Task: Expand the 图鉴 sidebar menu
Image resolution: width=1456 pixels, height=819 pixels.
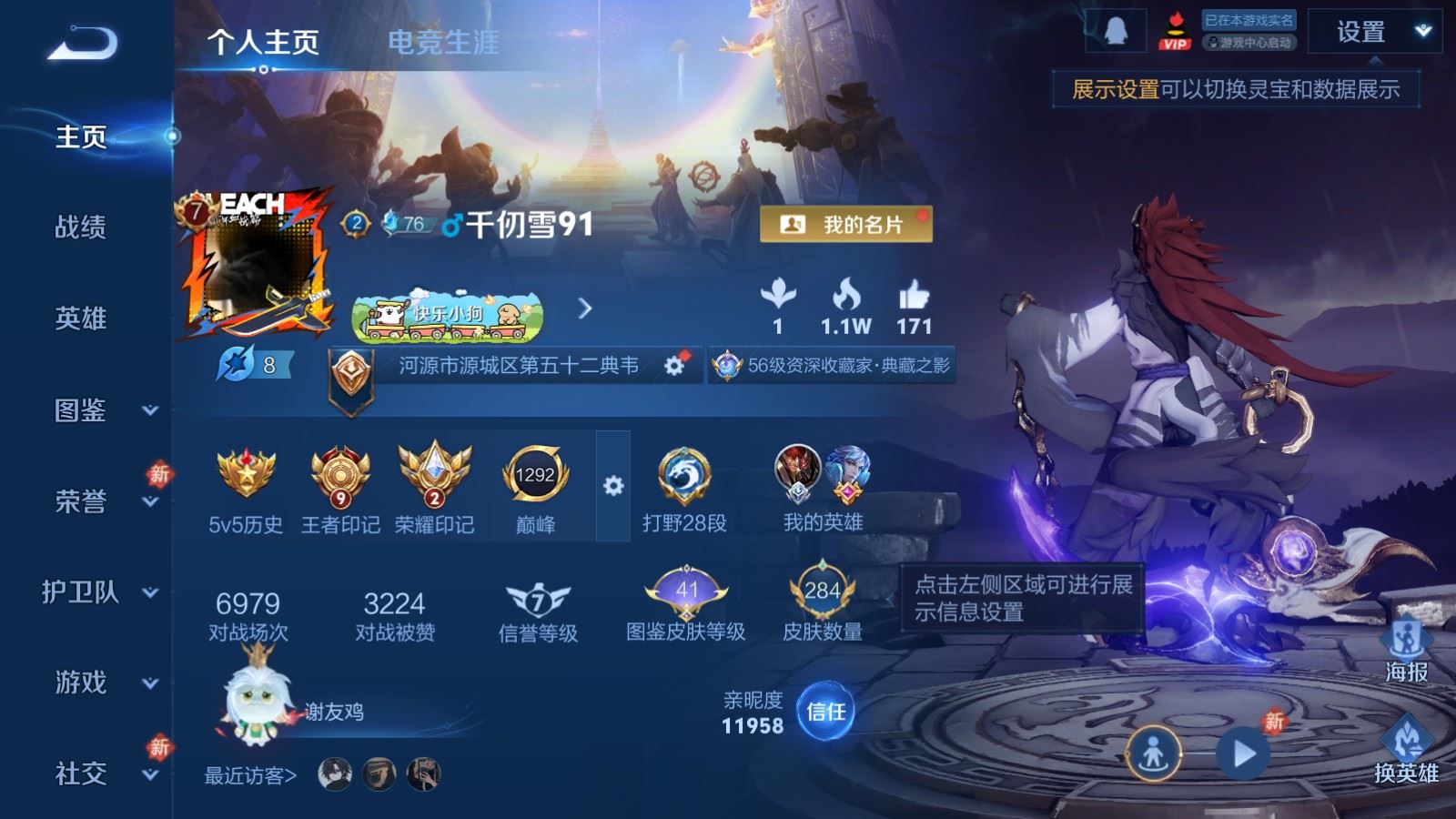Action: point(100,410)
